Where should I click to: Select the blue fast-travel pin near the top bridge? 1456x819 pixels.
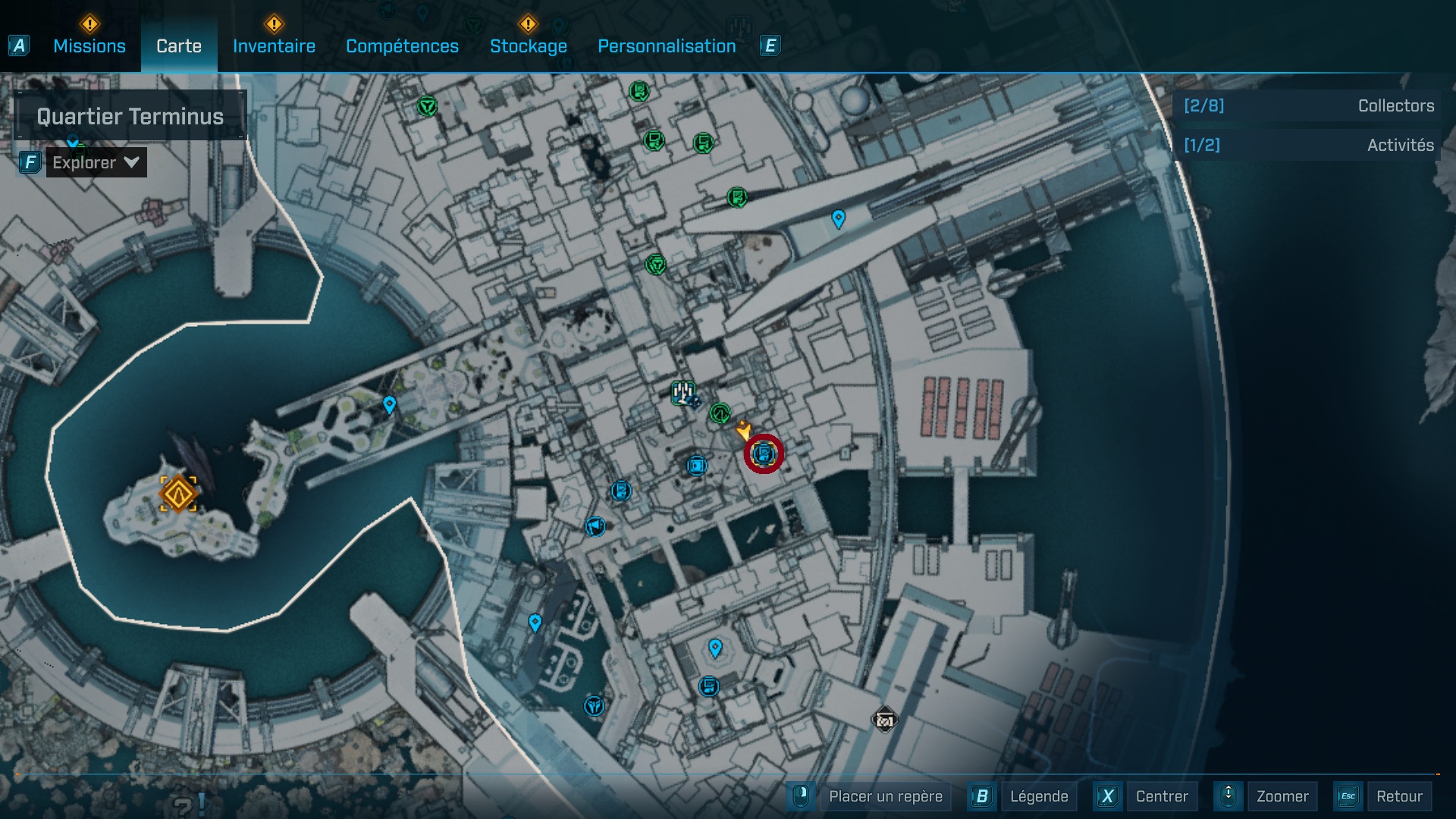[838, 220]
